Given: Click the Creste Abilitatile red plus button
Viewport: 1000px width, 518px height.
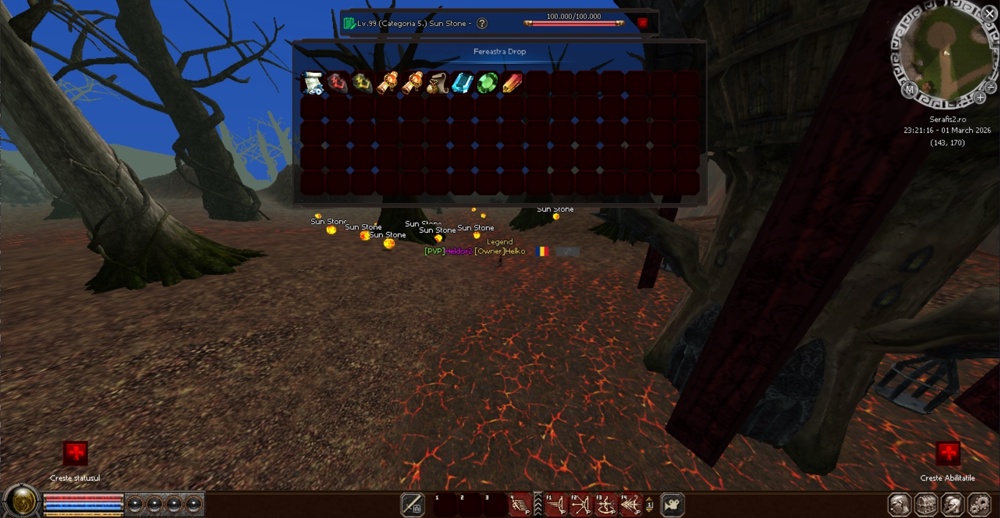Looking at the screenshot, I should click(947, 454).
